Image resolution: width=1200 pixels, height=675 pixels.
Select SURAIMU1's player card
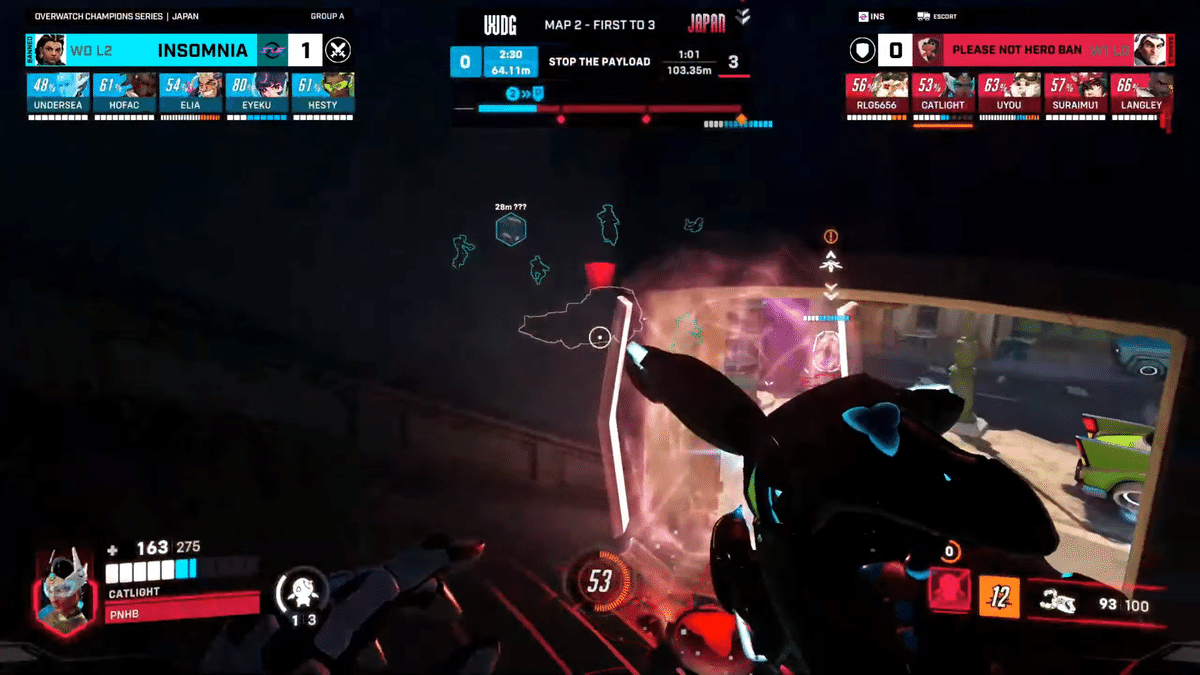click(1075, 92)
